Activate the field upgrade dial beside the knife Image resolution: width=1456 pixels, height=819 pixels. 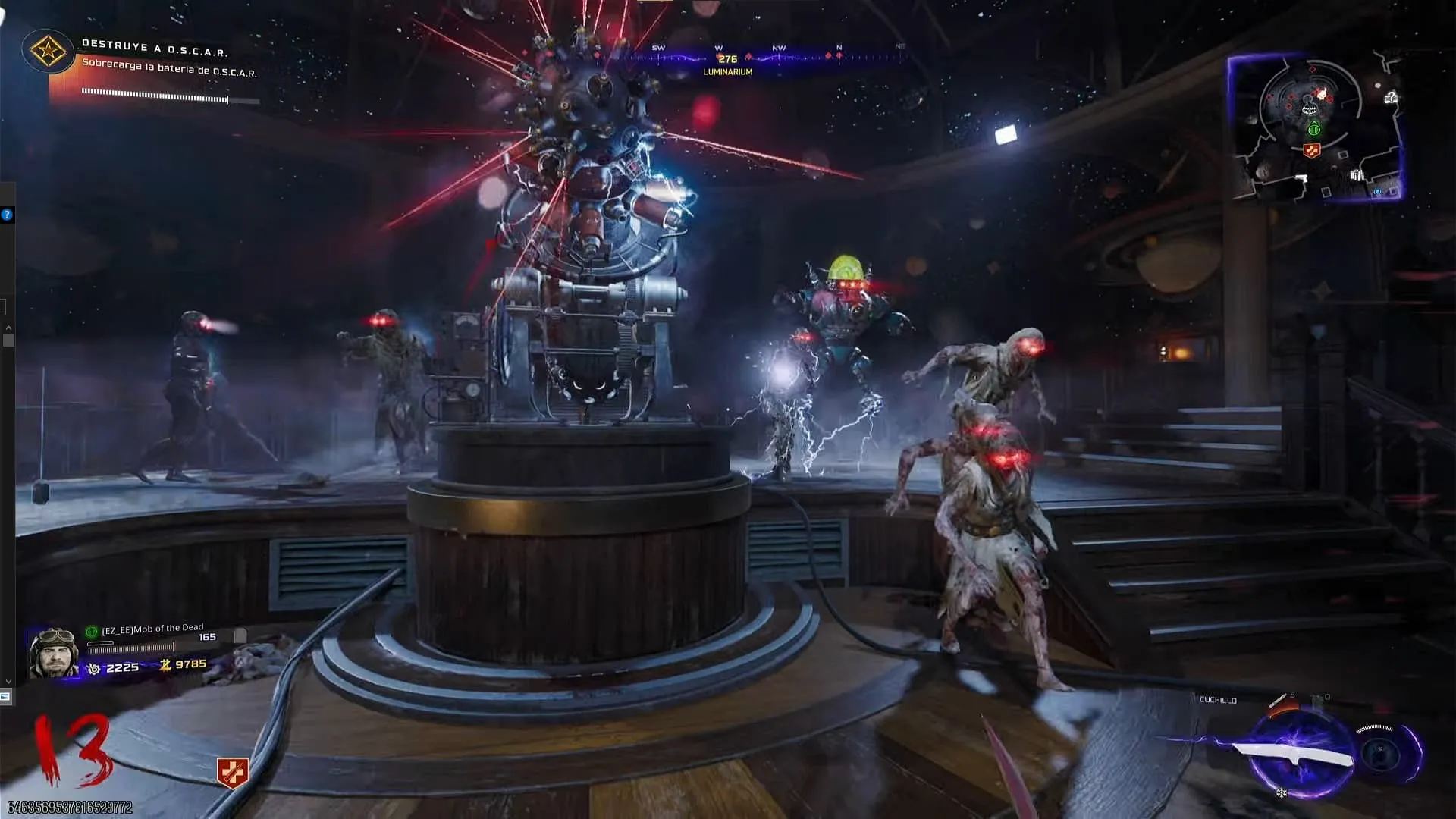[1379, 751]
